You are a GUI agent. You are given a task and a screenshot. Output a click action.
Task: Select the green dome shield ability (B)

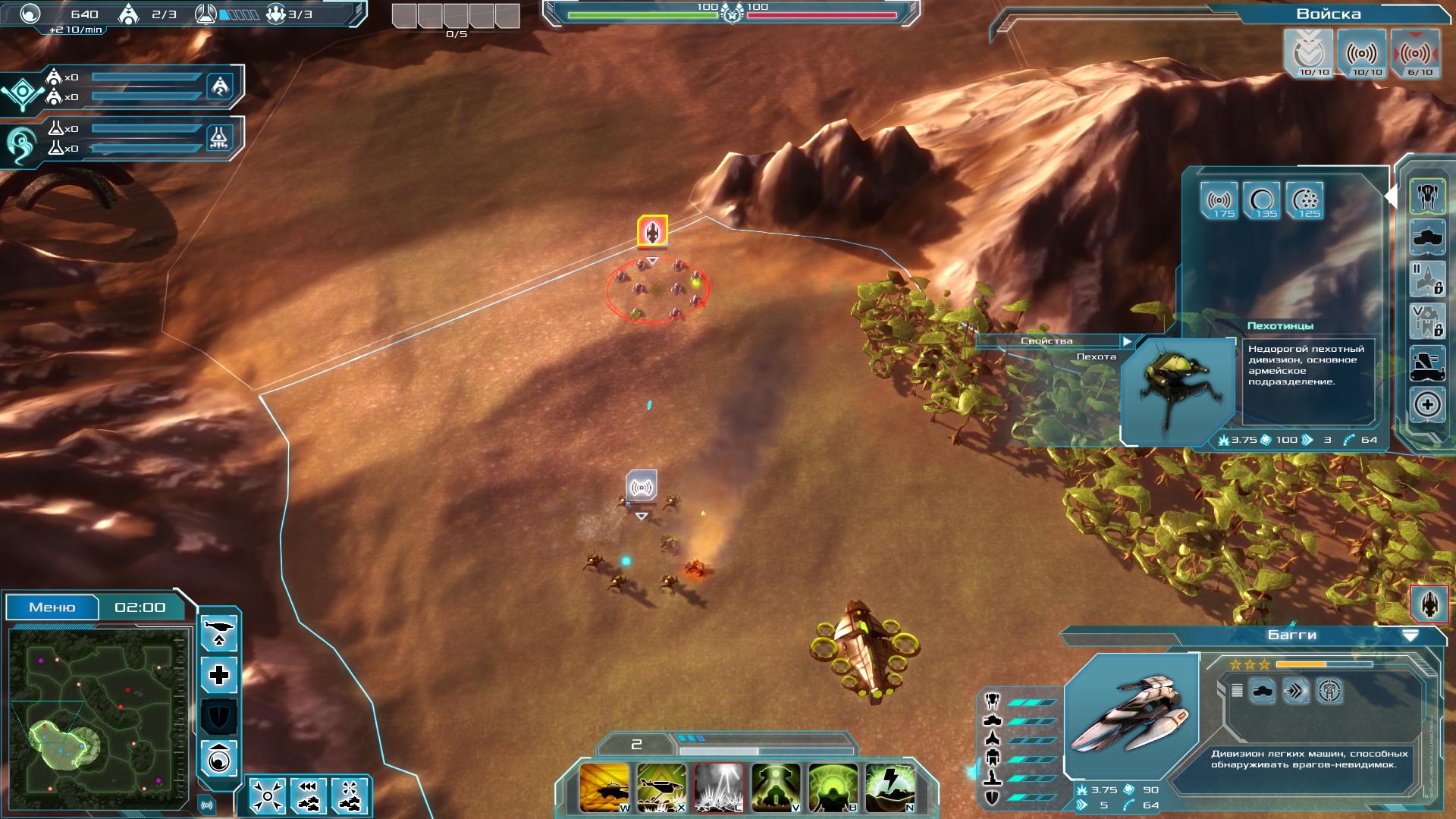point(833,788)
